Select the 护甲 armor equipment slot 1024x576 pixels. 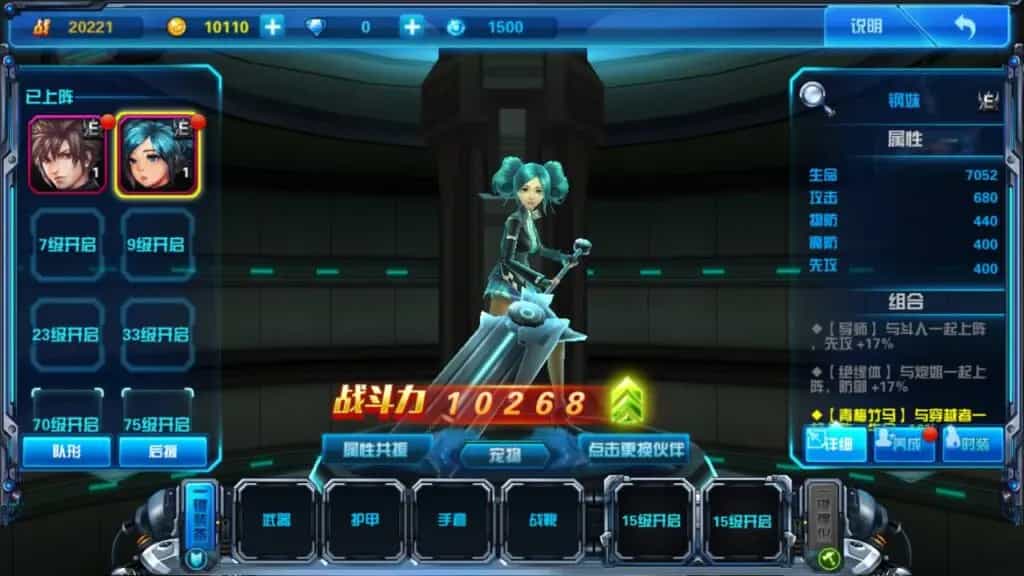pyautogui.click(x=364, y=521)
